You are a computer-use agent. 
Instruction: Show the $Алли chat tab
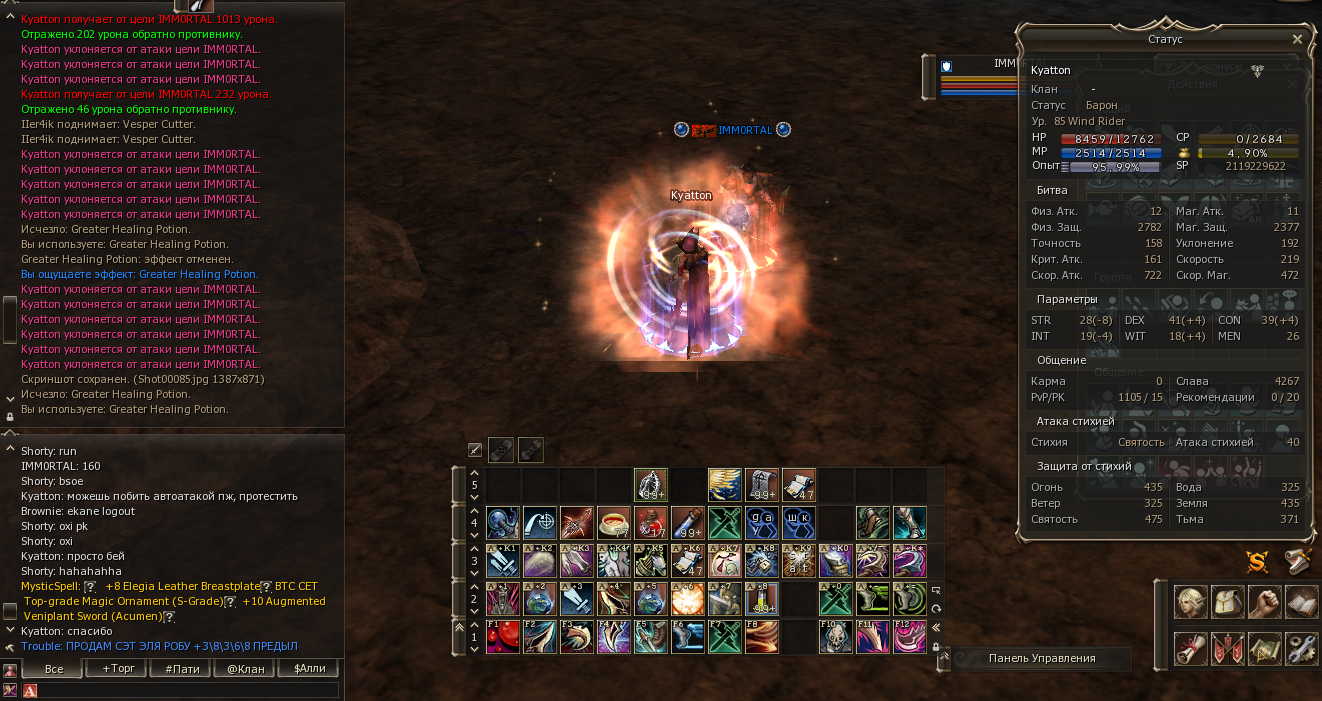(x=309, y=668)
